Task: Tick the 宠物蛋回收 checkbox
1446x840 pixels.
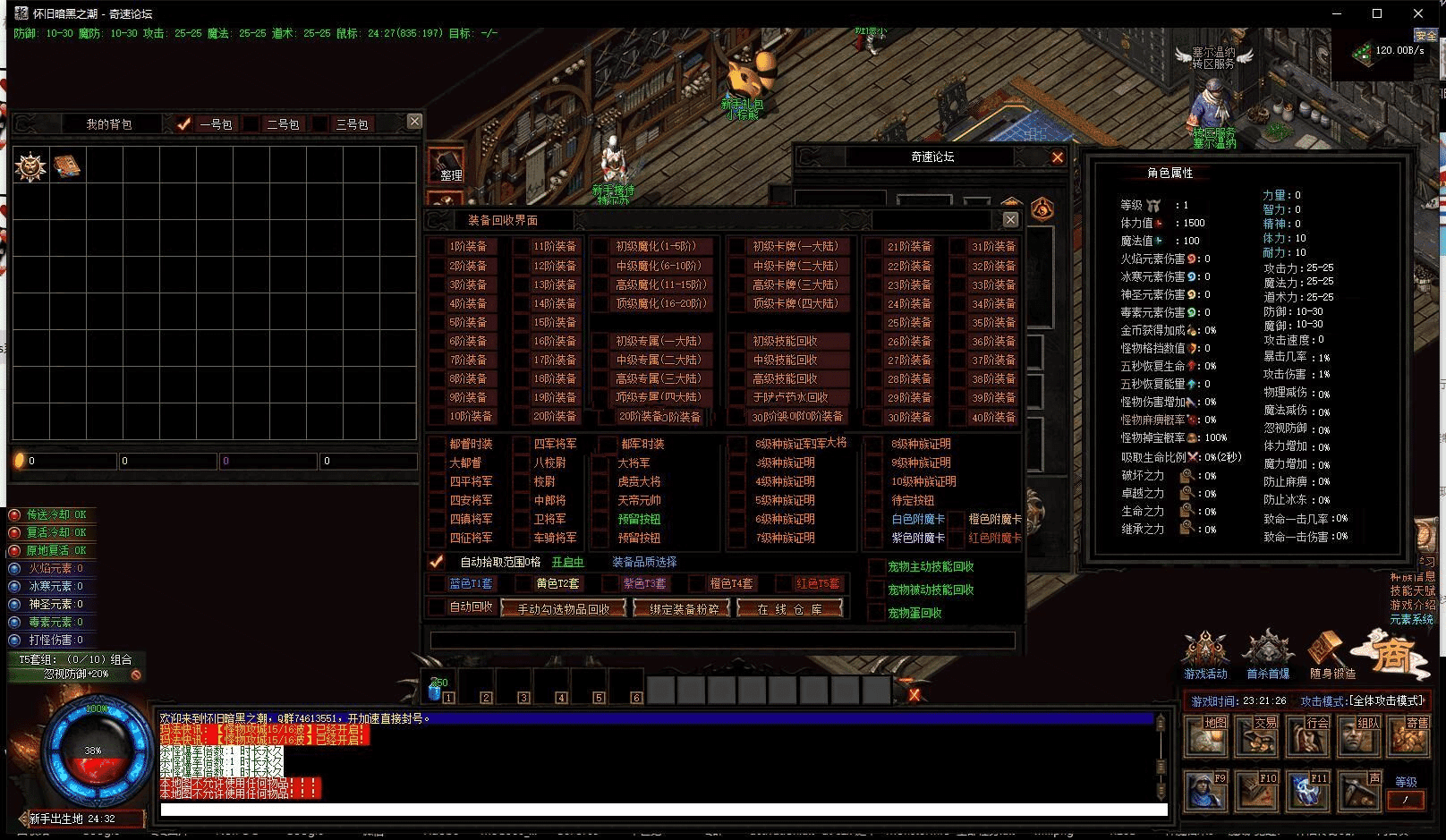Action: [877, 613]
